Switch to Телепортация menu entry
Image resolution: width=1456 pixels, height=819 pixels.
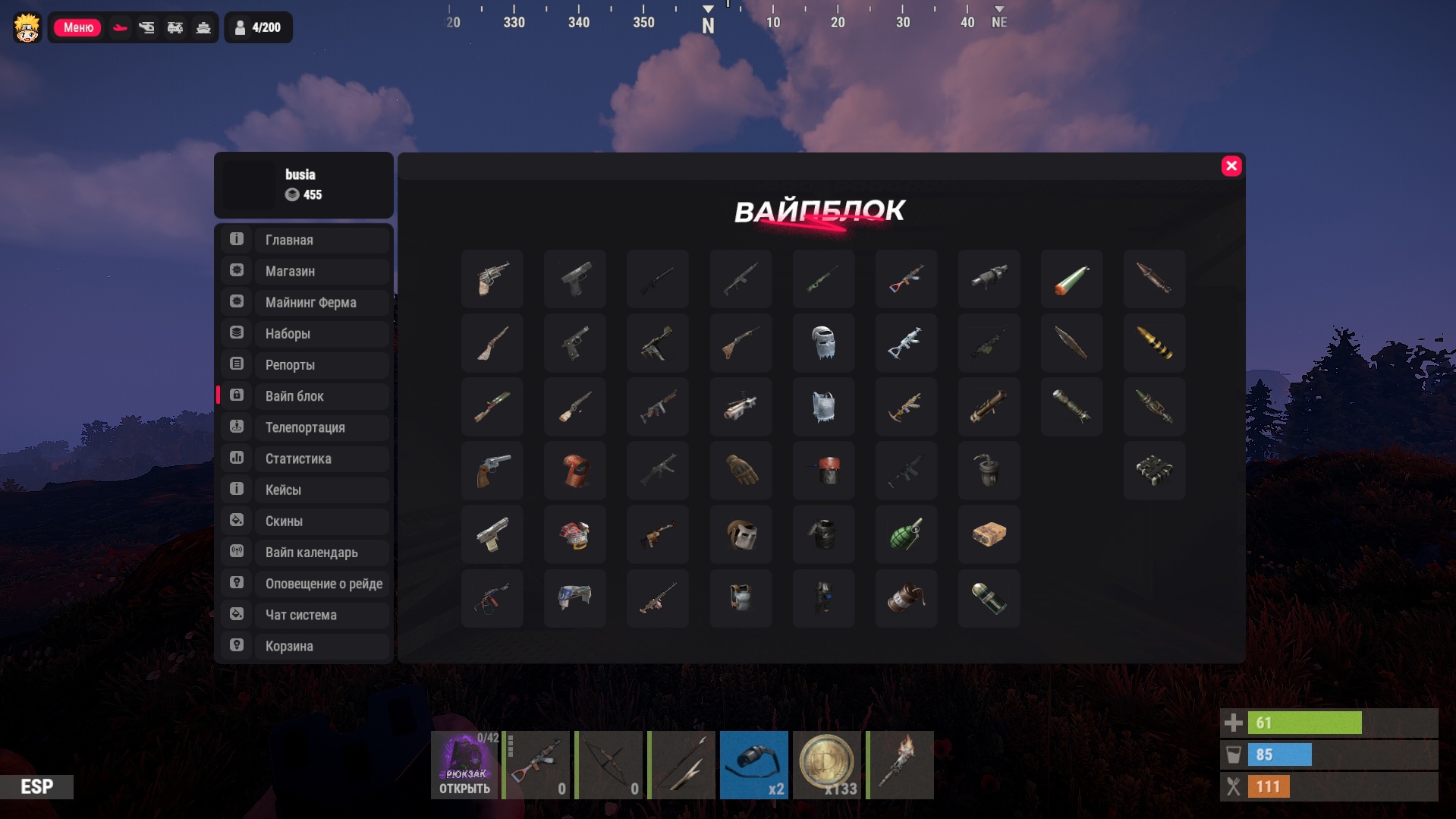coord(305,427)
